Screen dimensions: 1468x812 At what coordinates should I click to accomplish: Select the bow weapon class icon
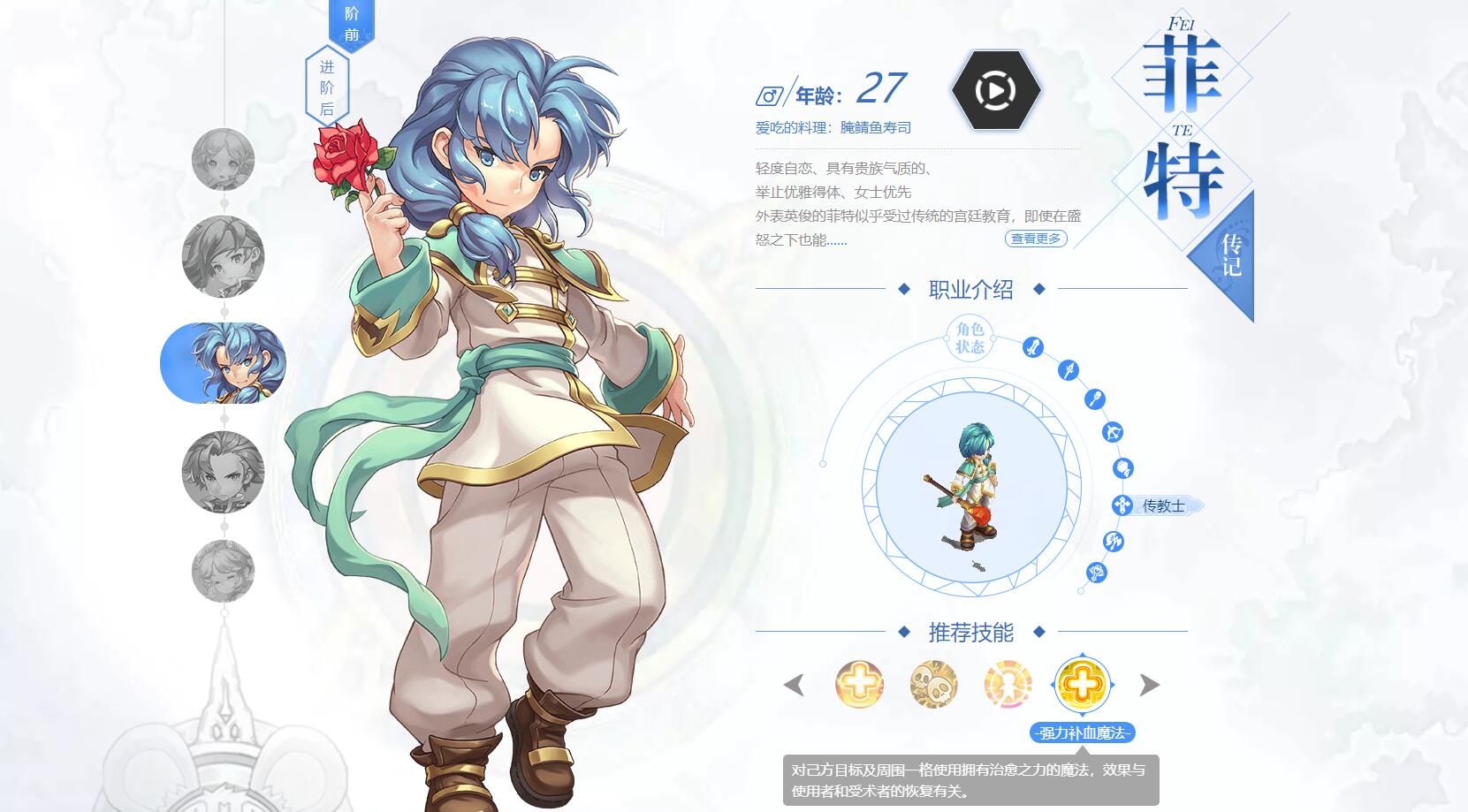1114,432
